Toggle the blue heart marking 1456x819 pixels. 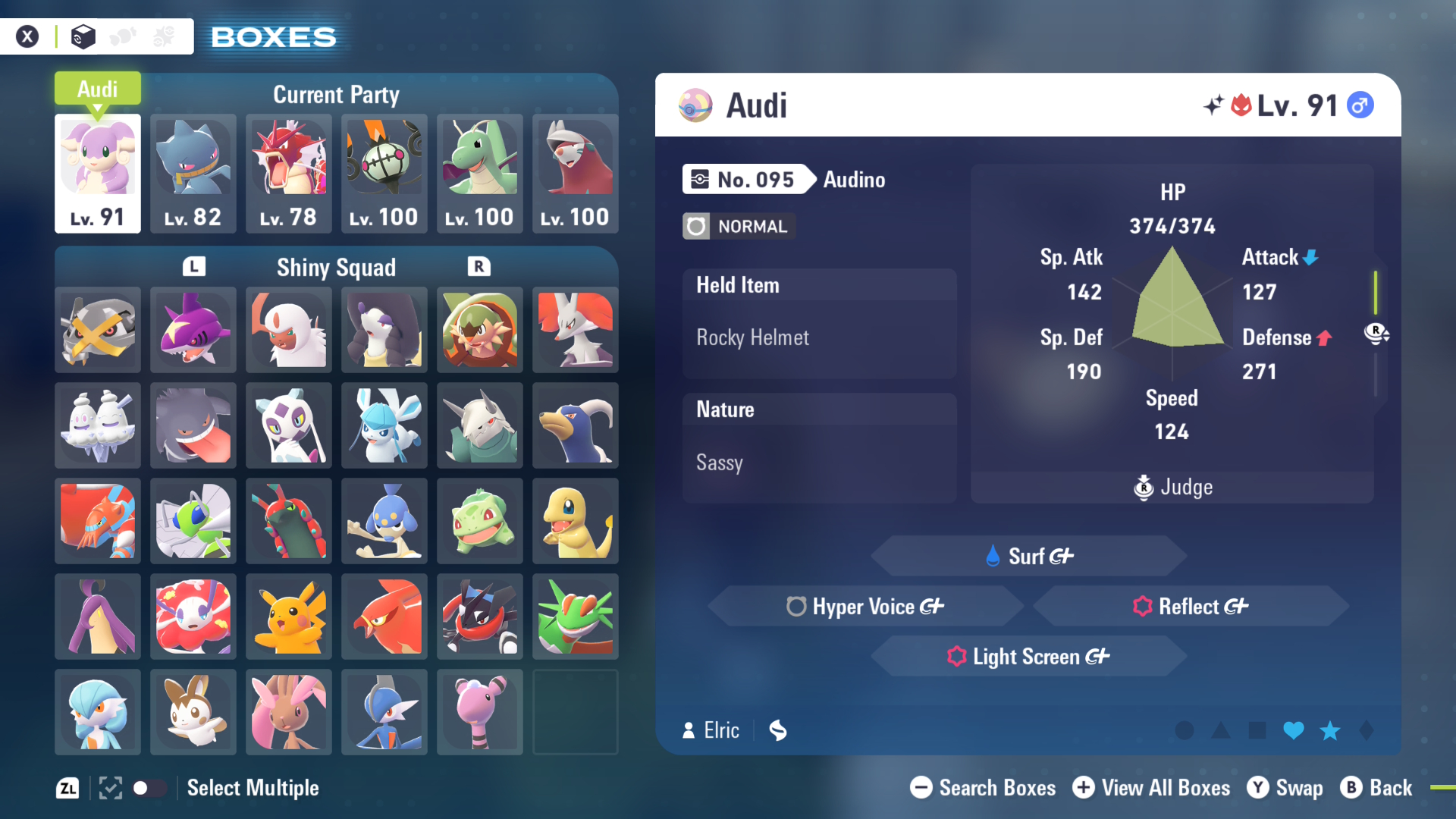point(1294,730)
